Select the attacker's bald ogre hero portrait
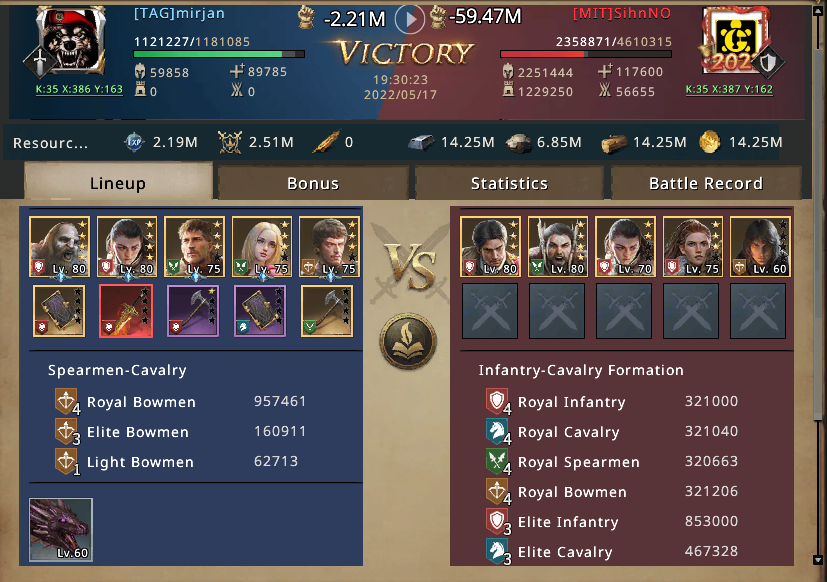Screen dimensions: 827x582 [60, 247]
